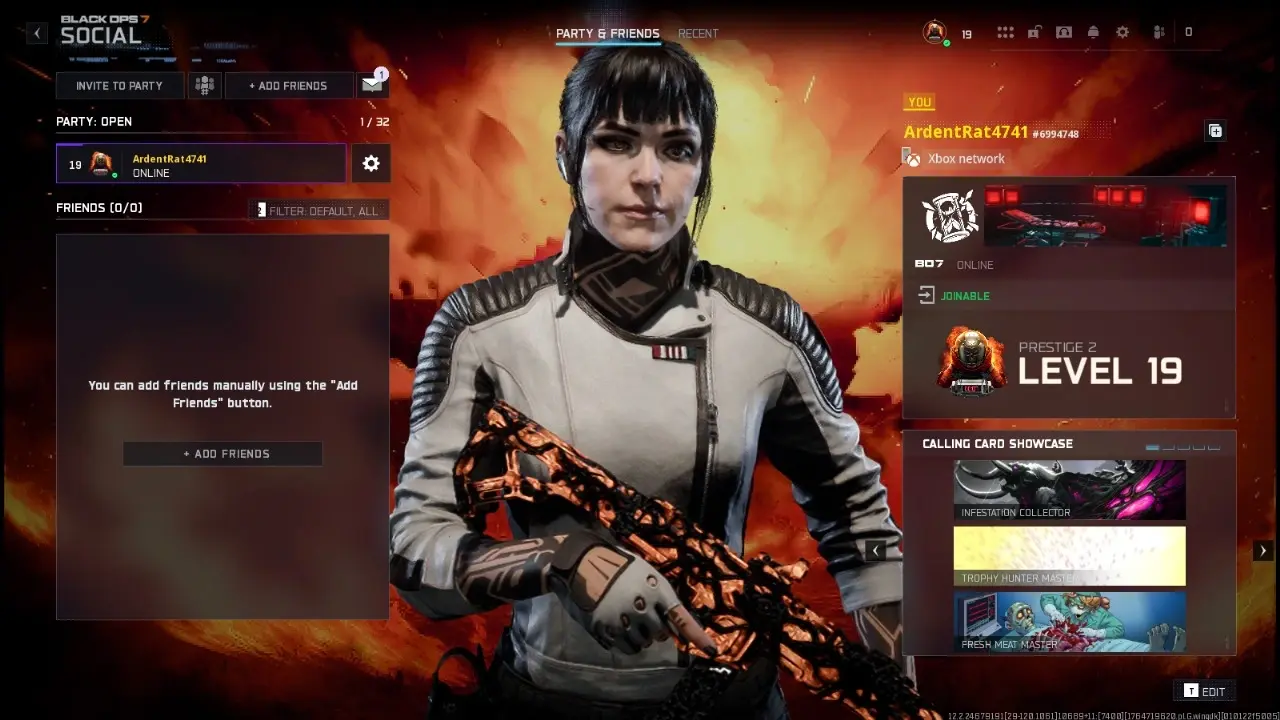Switch to the Party & Friends tab
Screen dimensions: 1280x720
[607, 33]
